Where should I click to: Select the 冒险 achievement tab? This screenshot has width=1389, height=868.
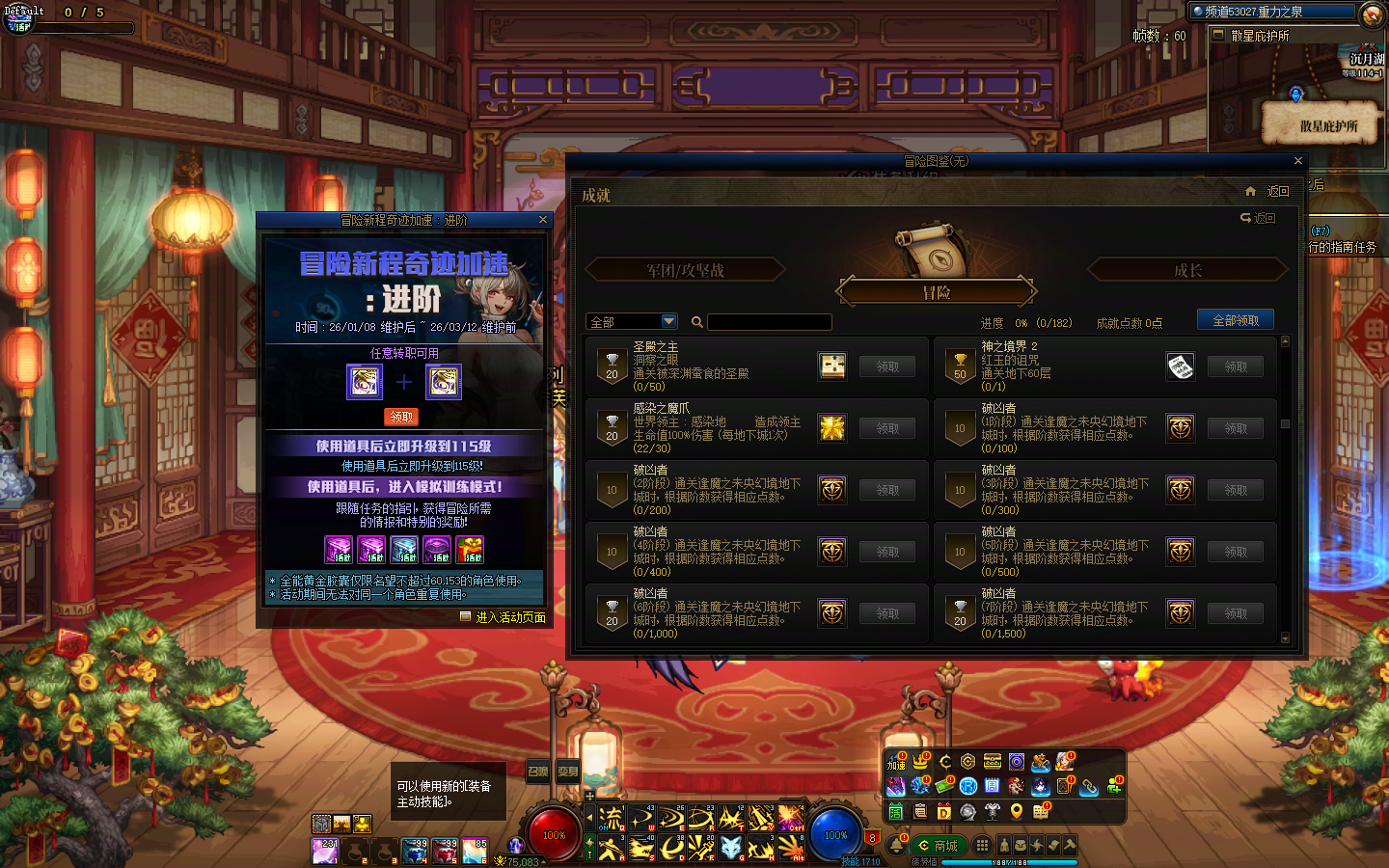click(x=937, y=292)
